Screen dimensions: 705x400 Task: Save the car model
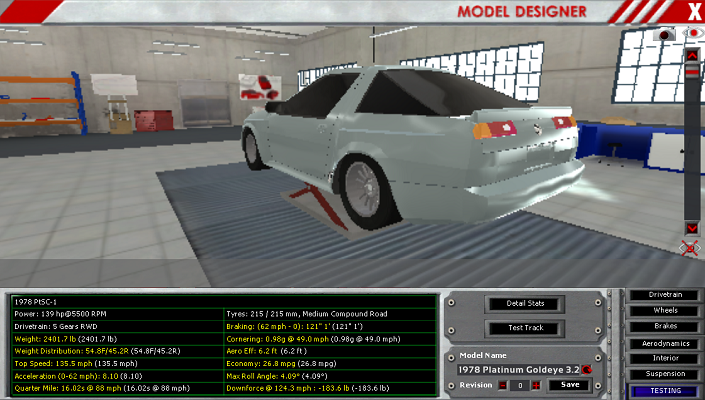(569, 385)
